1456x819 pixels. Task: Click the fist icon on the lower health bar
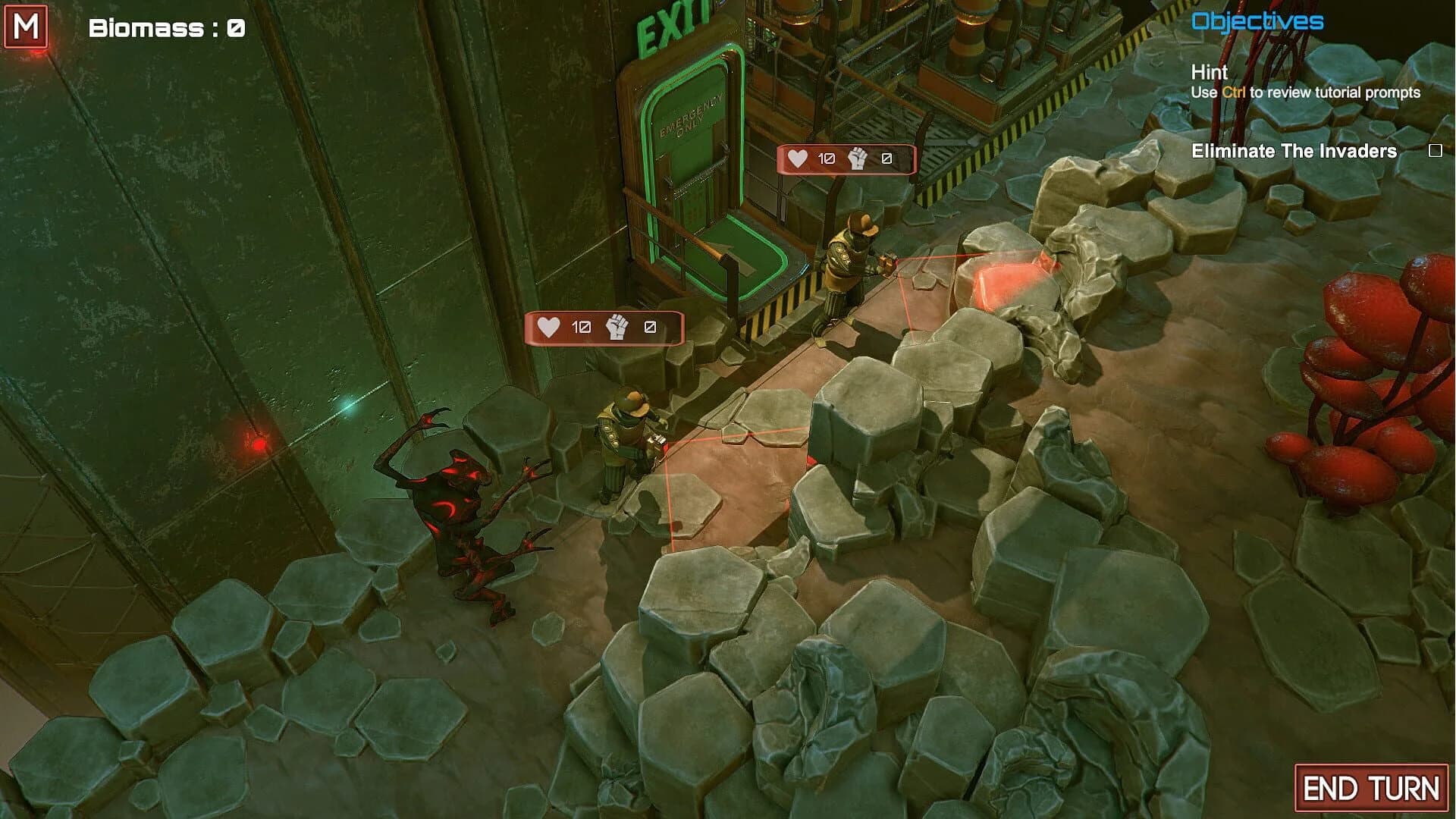616,328
